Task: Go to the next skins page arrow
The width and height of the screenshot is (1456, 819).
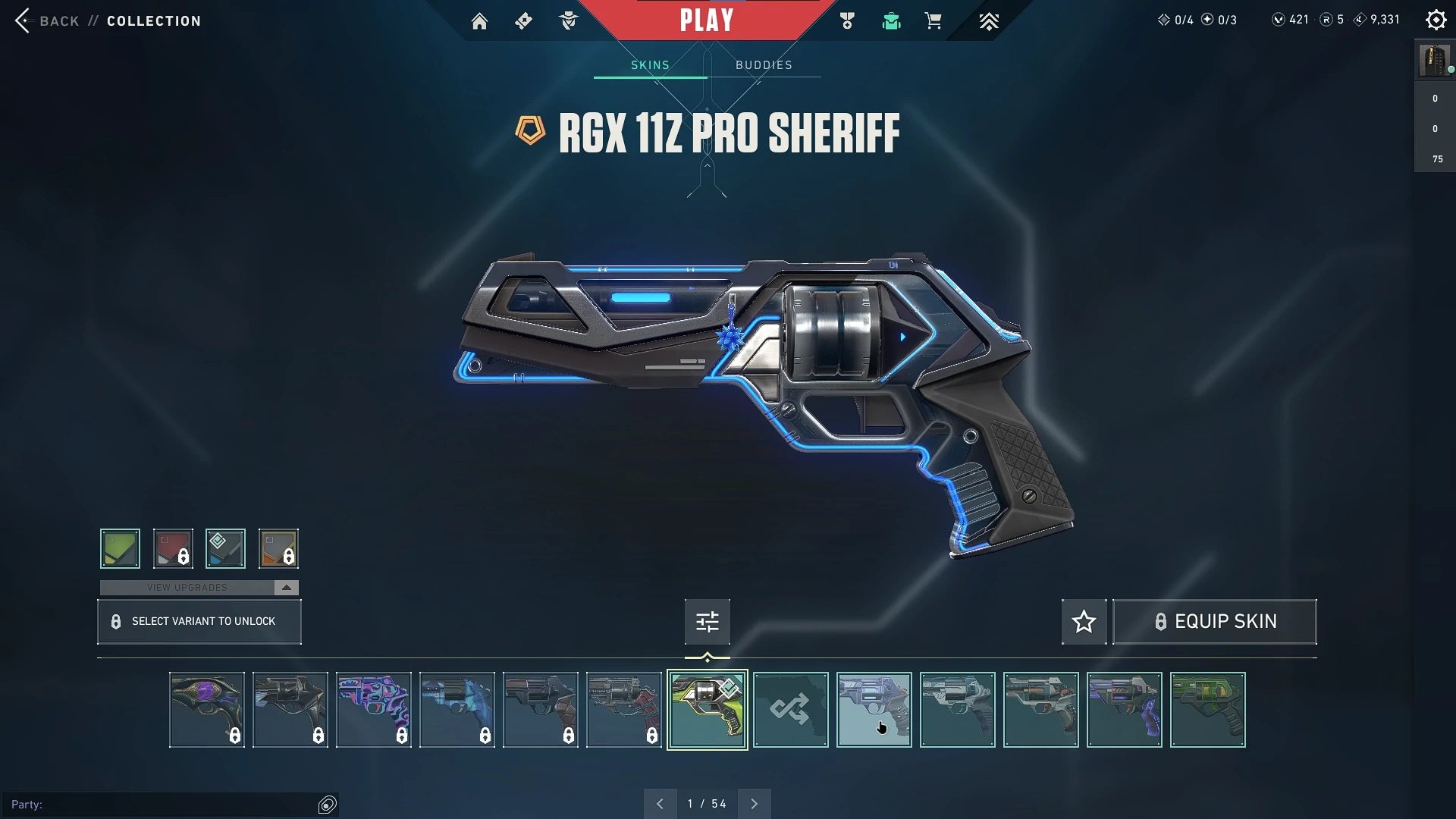Action: pos(754,802)
